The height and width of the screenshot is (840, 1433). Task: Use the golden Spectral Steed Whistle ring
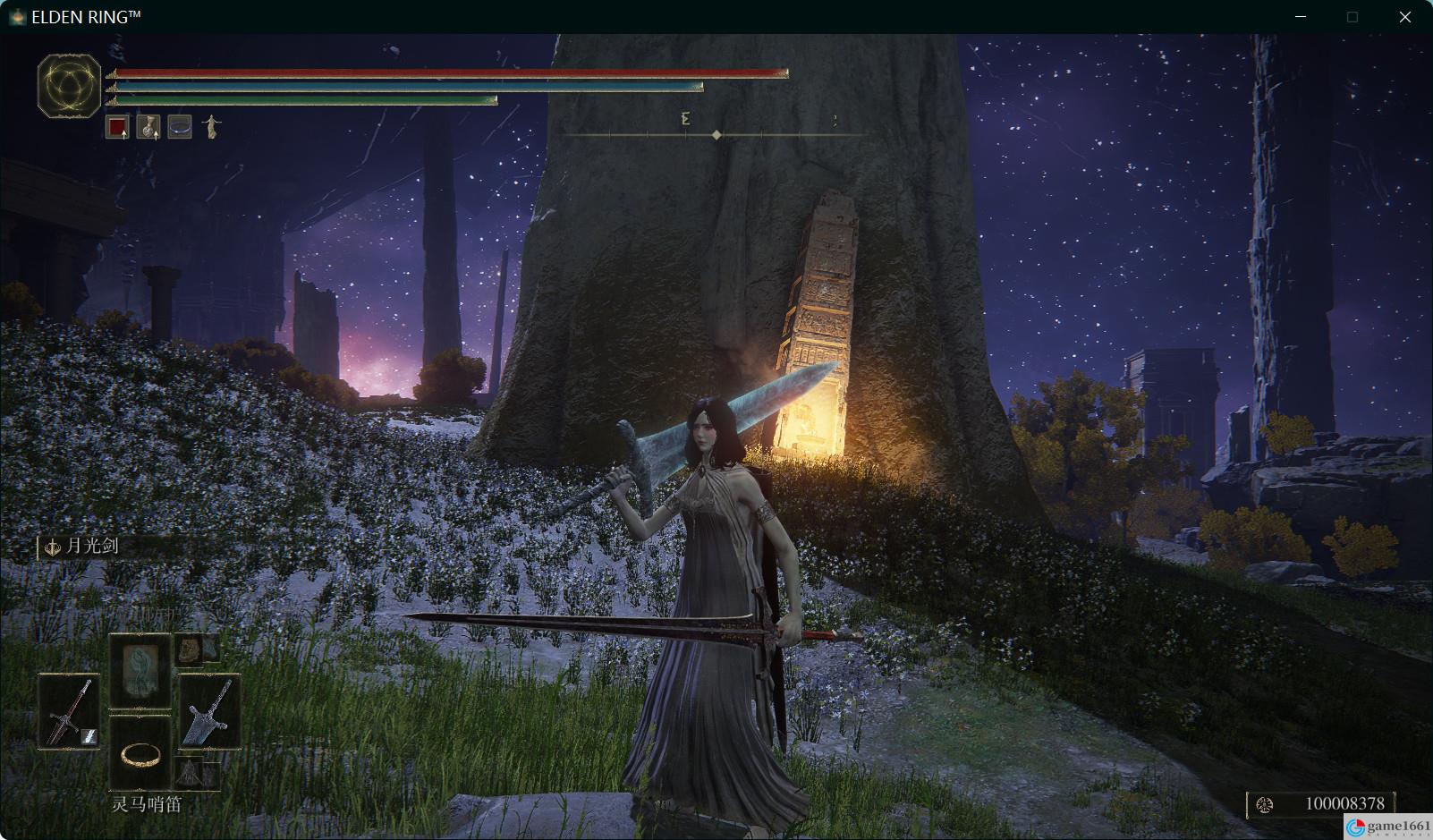(x=140, y=754)
